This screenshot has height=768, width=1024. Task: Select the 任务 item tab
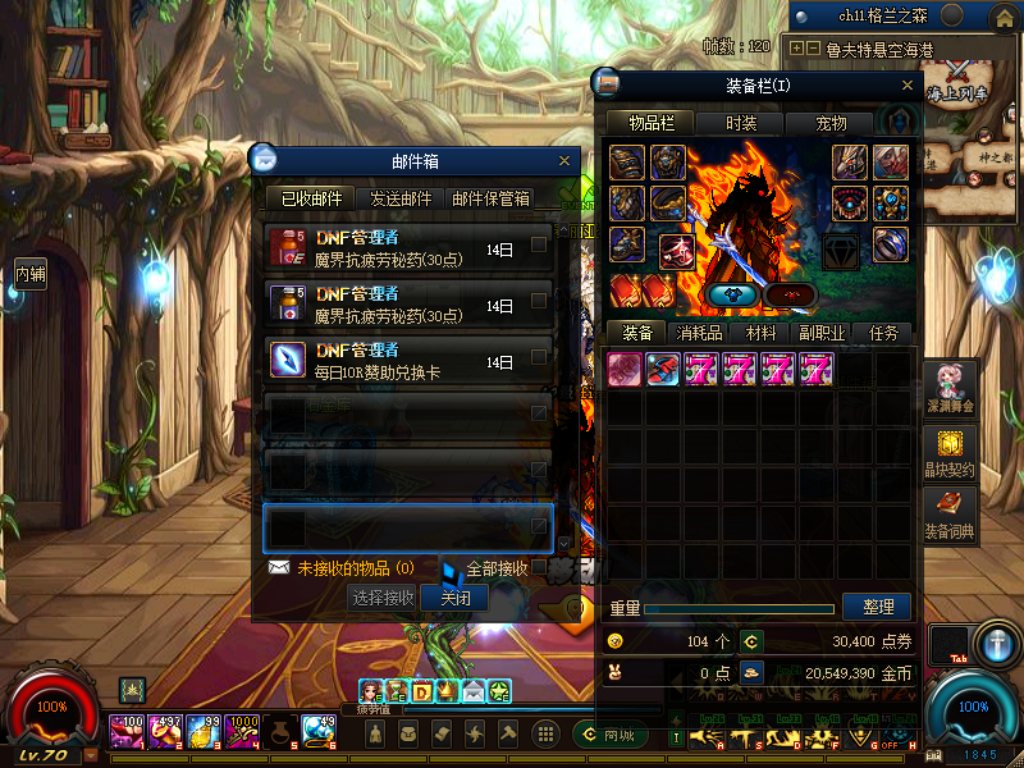coord(883,333)
